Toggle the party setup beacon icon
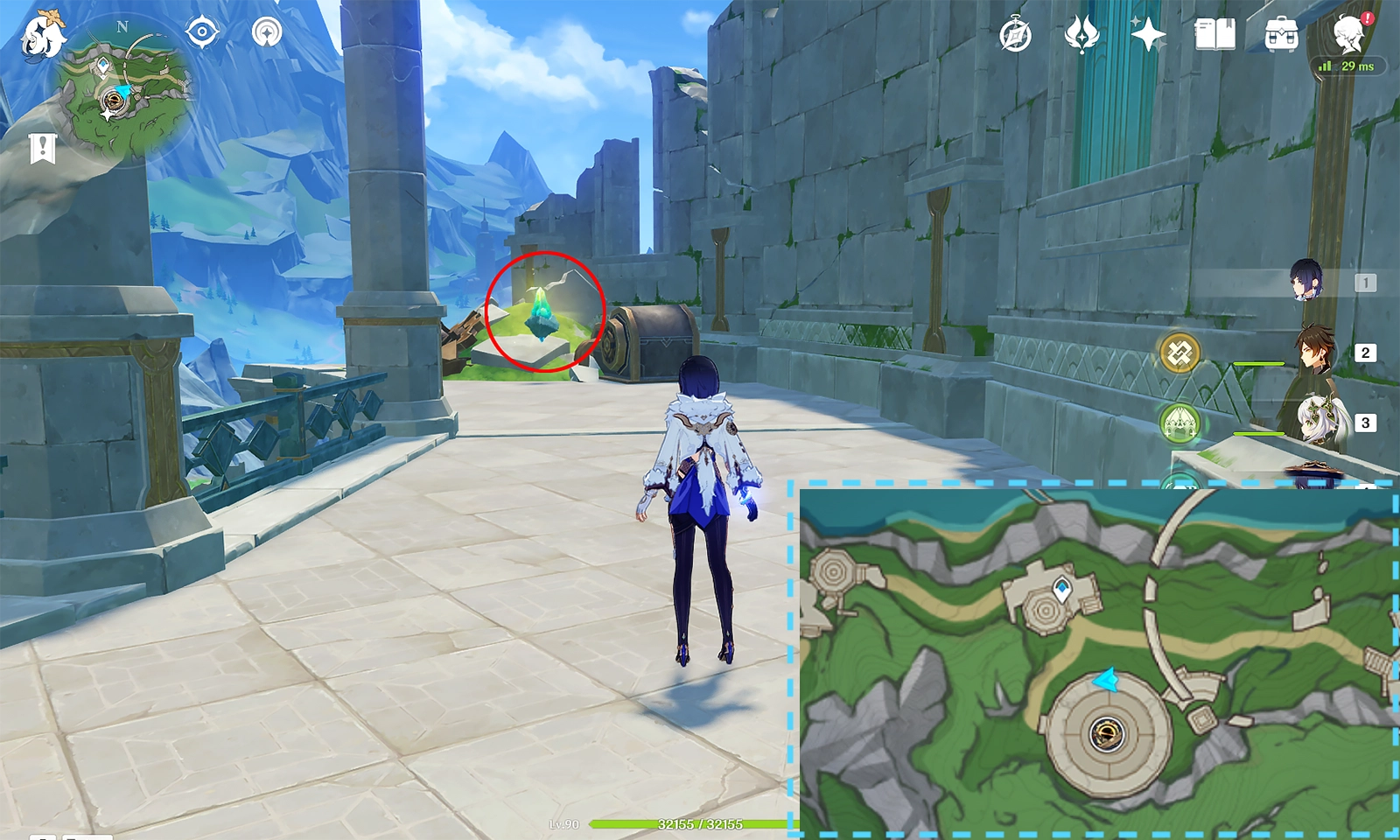 point(267,33)
